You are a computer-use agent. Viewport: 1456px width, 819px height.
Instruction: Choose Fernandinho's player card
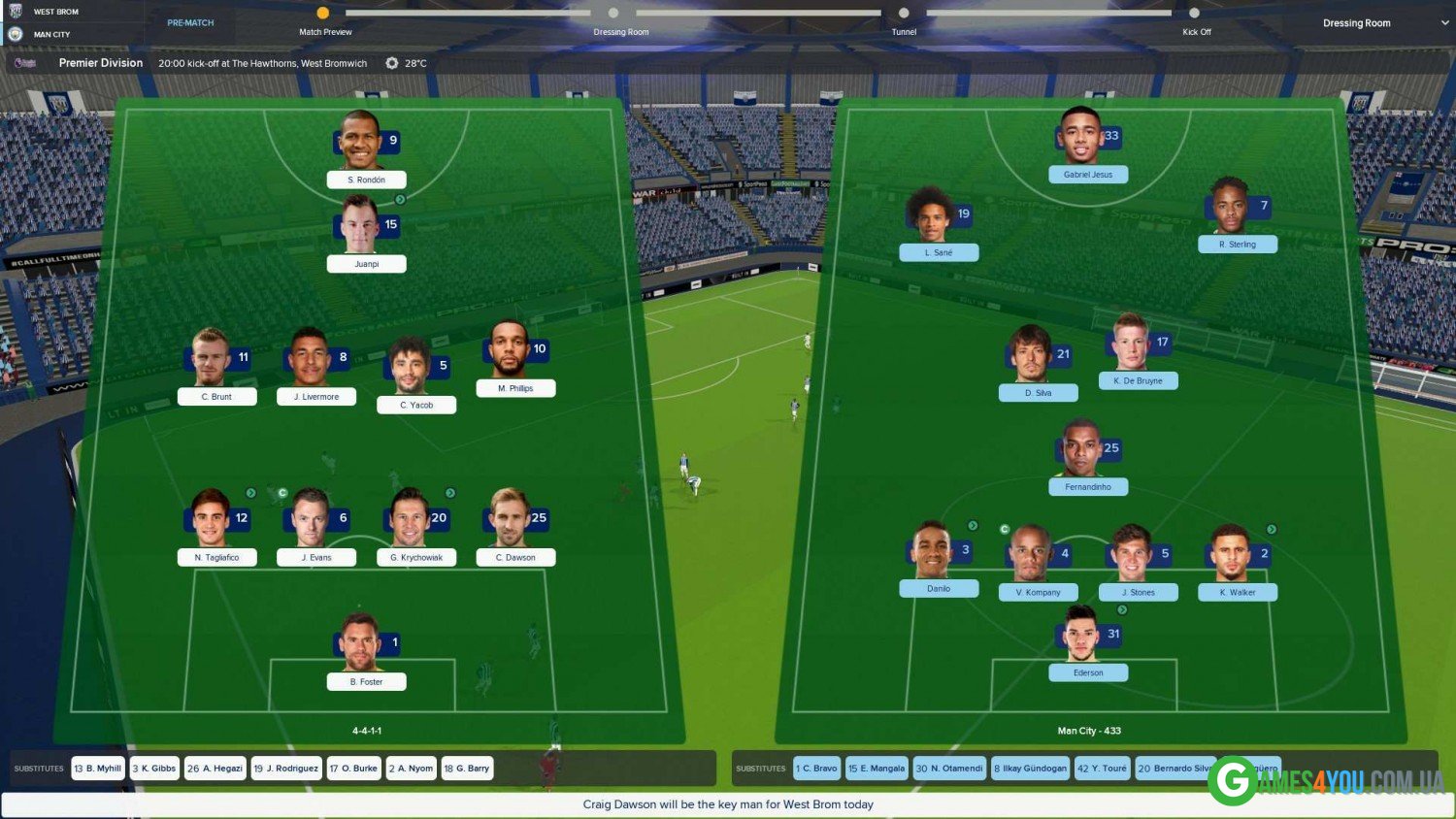(x=1087, y=486)
